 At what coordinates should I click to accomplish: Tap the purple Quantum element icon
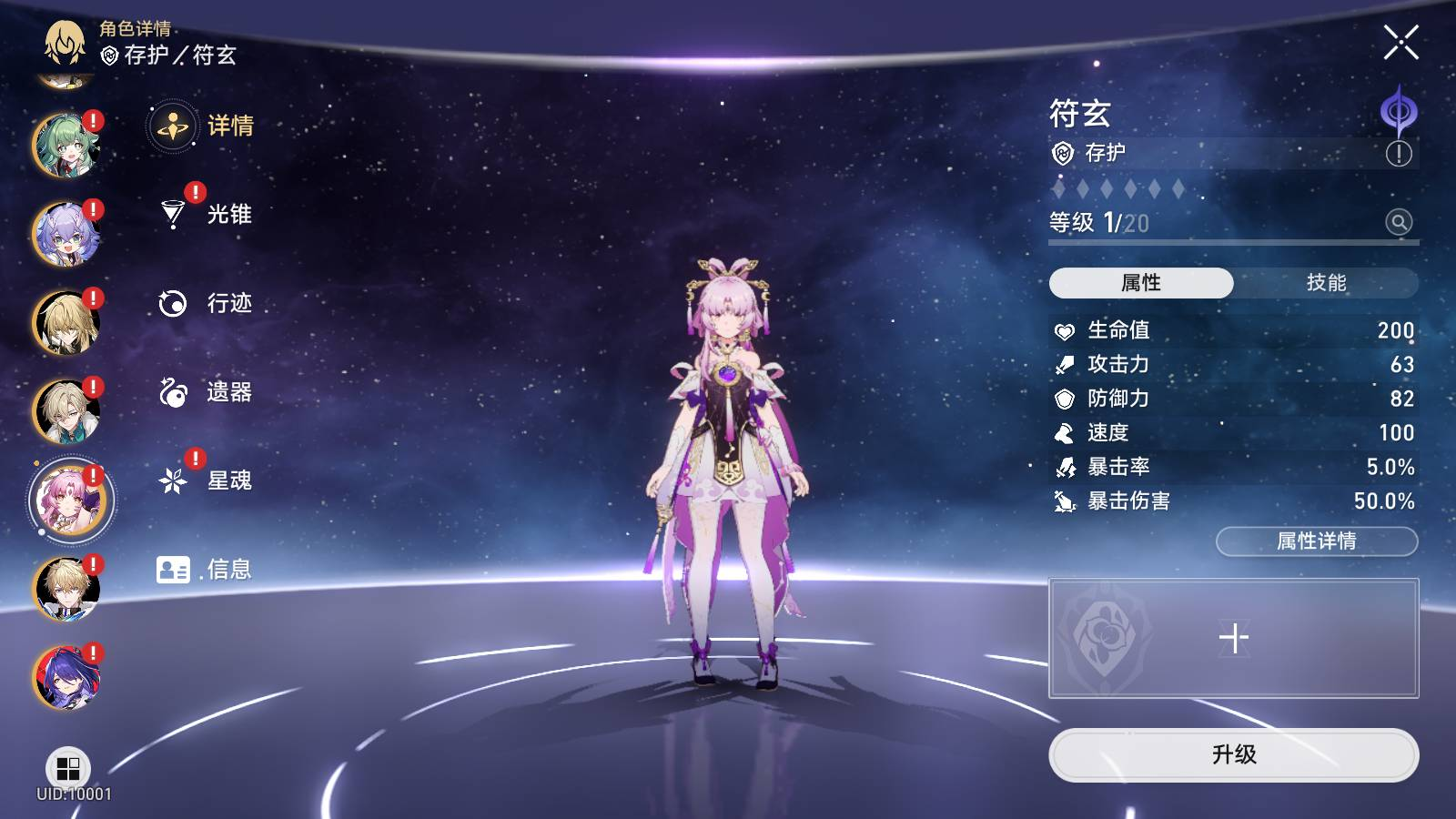[1399, 112]
